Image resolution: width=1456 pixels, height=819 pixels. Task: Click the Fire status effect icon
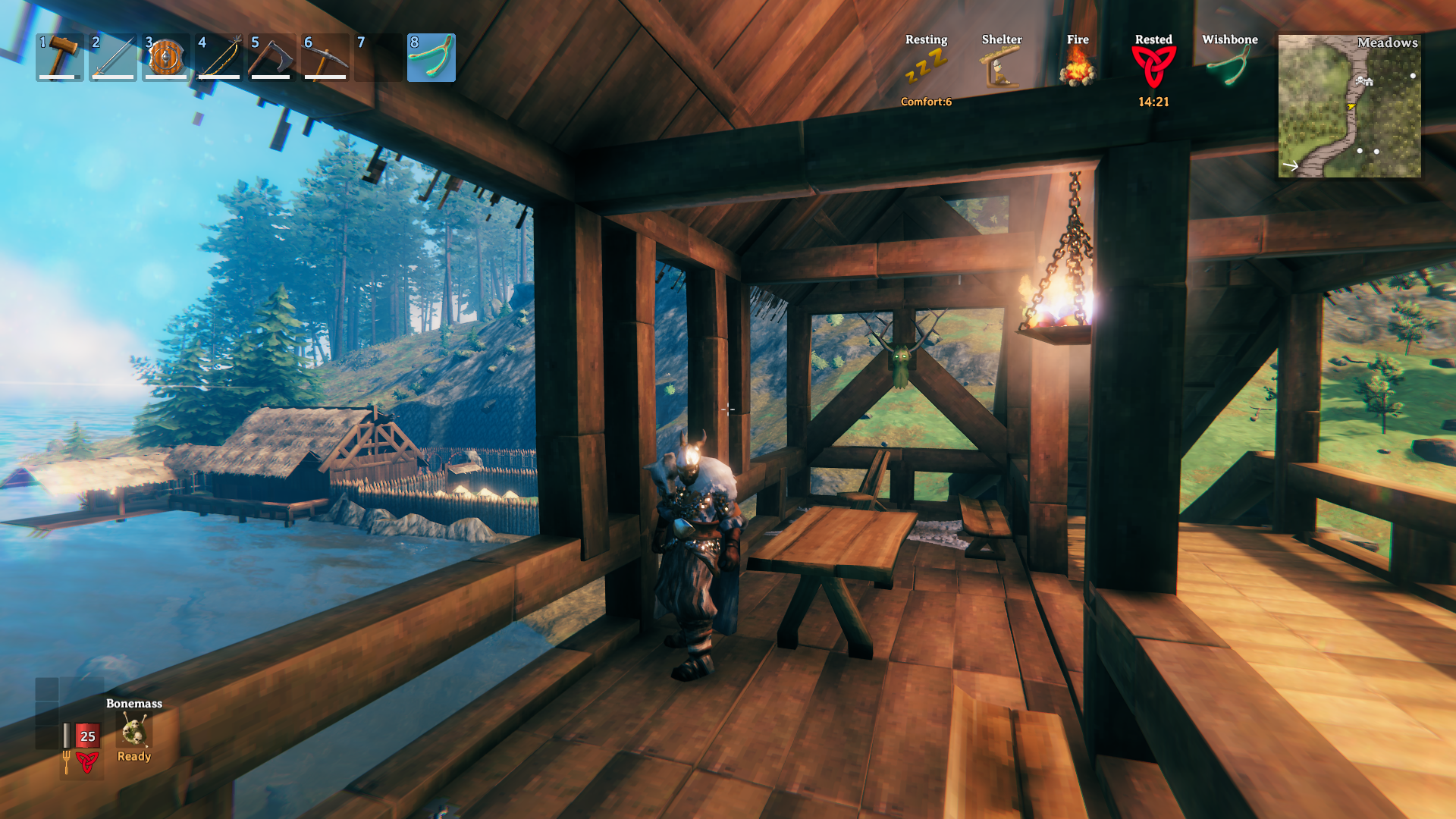[1078, 67]
